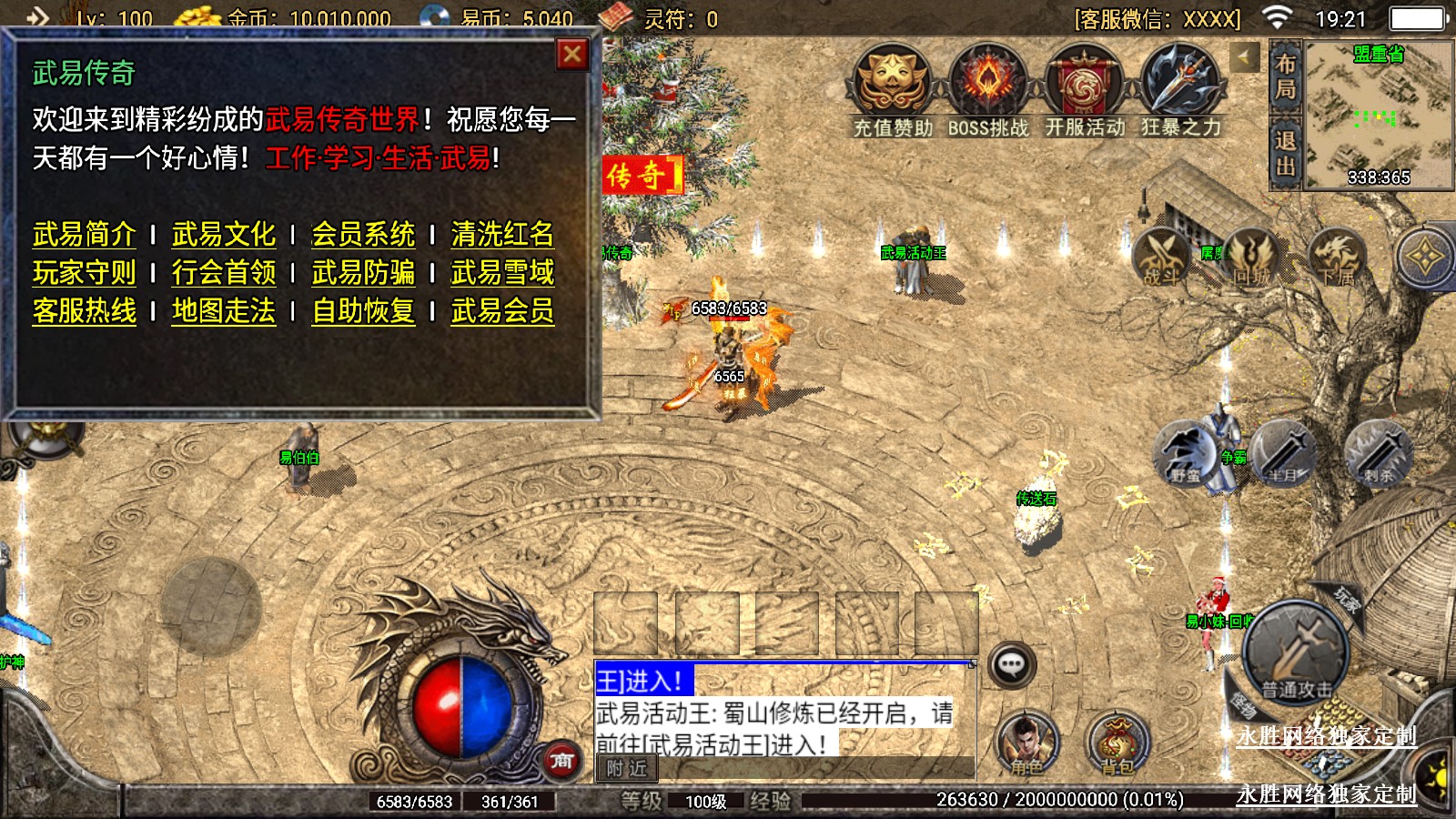Open the 会员系统 link

pos(363,235)
